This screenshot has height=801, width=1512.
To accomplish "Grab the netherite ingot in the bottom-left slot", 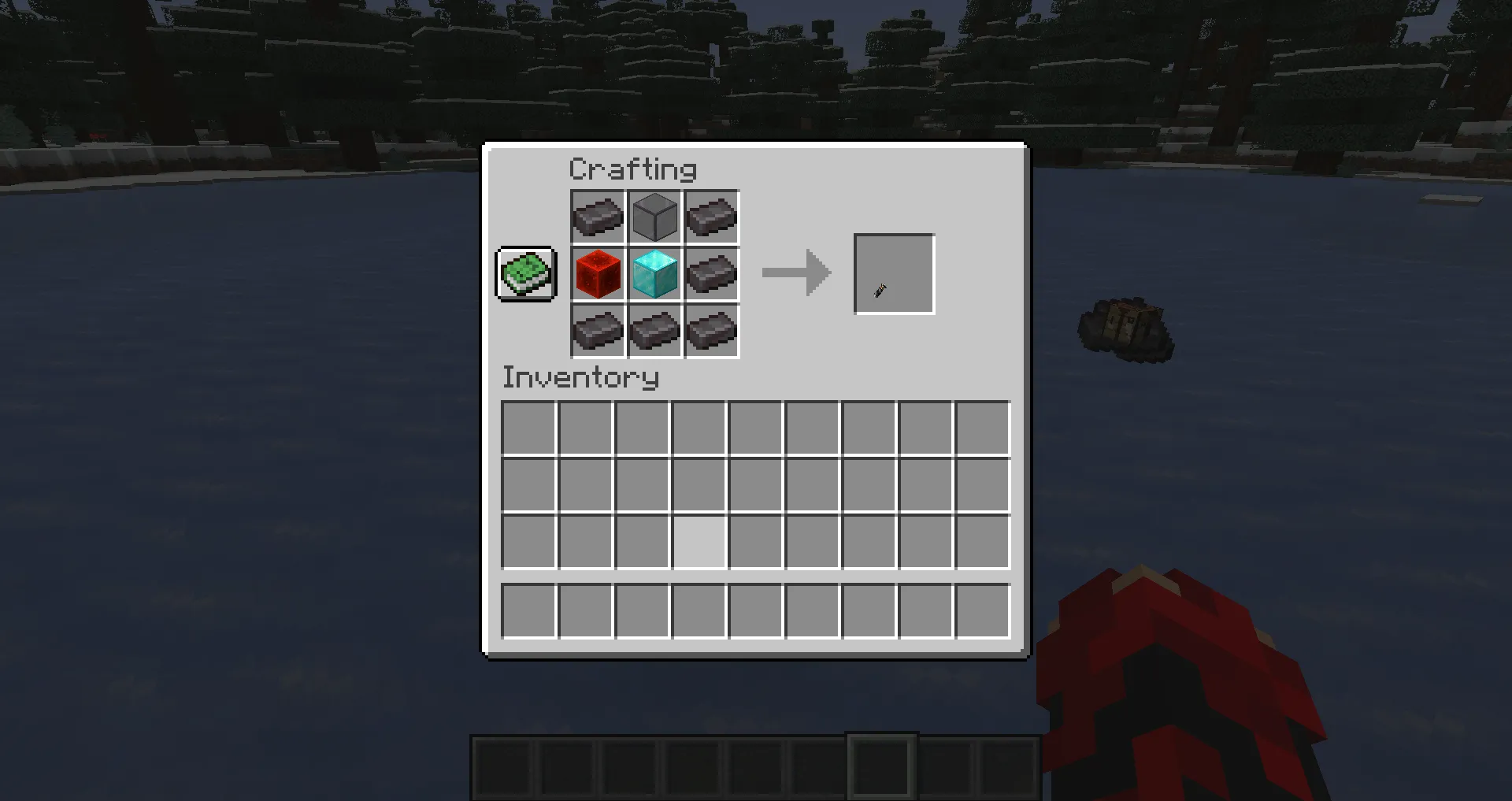I will pyautogui.click(x=598, y=331).
